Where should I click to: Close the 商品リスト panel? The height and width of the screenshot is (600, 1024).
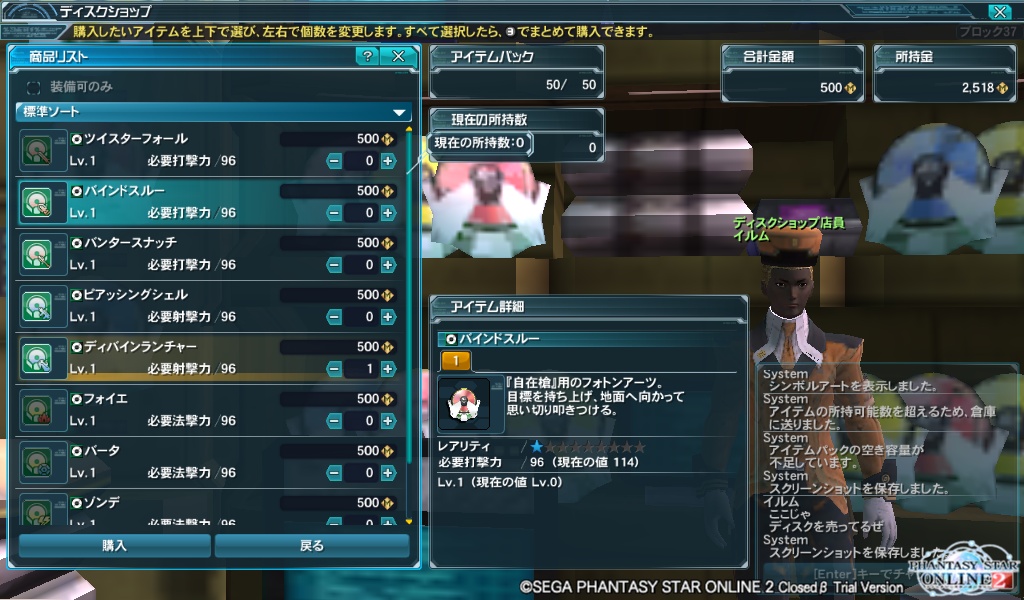pos(398,56)
